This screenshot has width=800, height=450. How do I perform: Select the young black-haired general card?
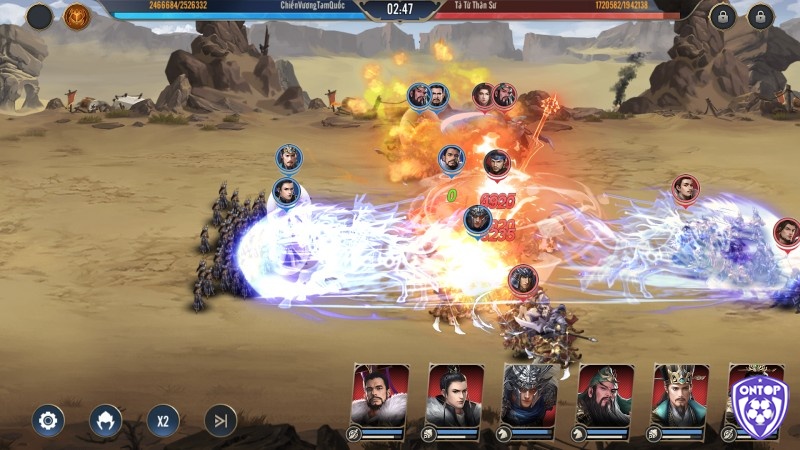455,395
